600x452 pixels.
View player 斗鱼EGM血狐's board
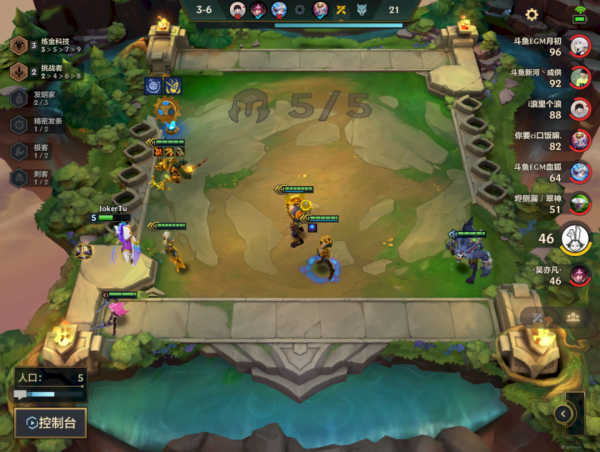click(x=579, y=172)
